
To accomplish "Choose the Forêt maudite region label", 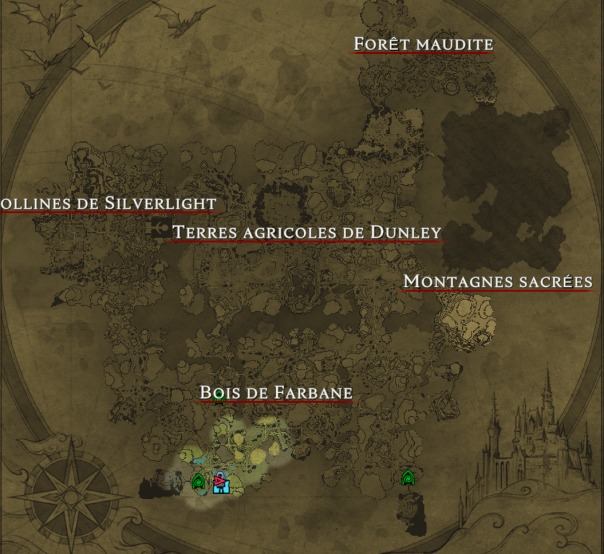I will (424, 45).
